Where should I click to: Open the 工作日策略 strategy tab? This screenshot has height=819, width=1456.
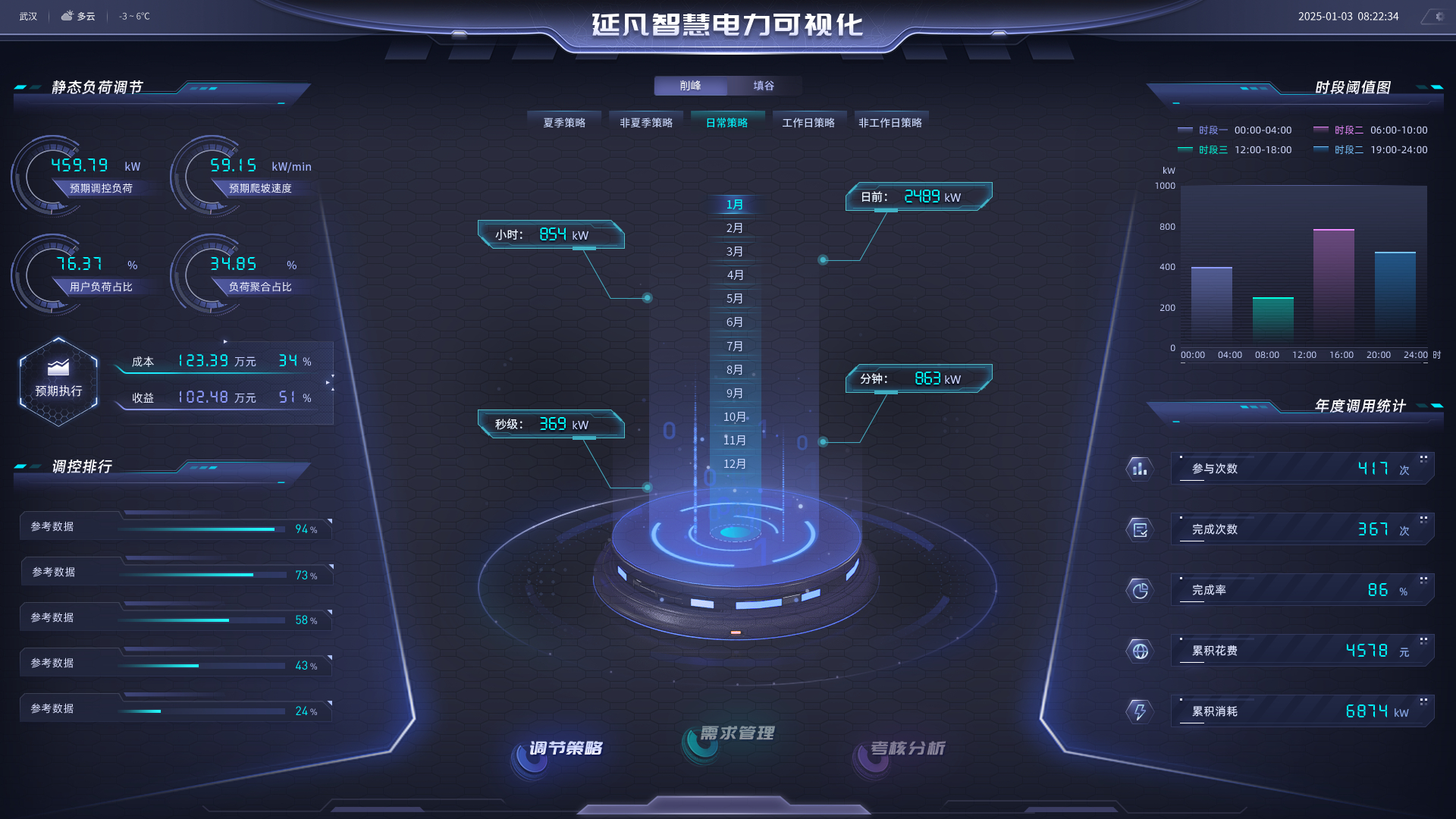click(808, 121)
